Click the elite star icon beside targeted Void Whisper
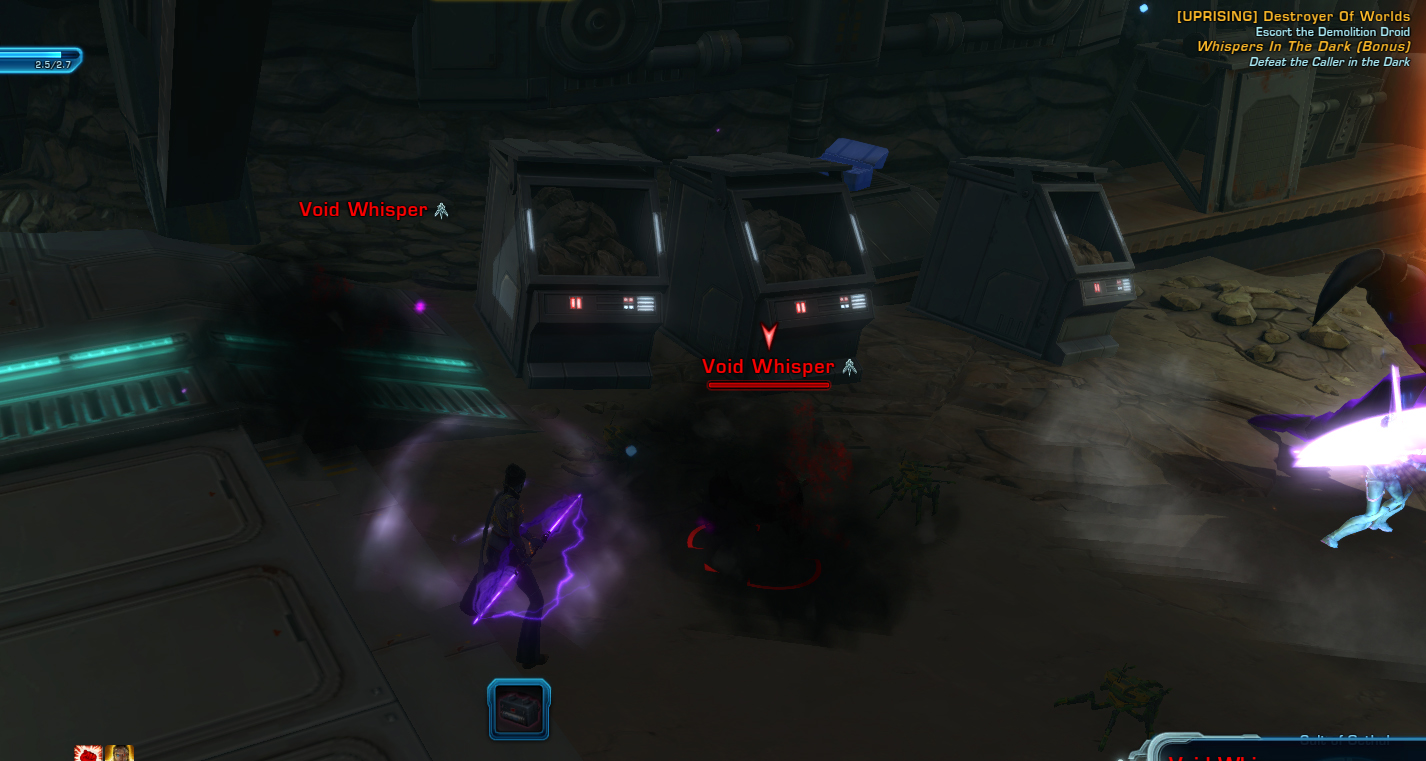Image resolution: width=1426 pixels, height=761 pixels. coord(849,367)
